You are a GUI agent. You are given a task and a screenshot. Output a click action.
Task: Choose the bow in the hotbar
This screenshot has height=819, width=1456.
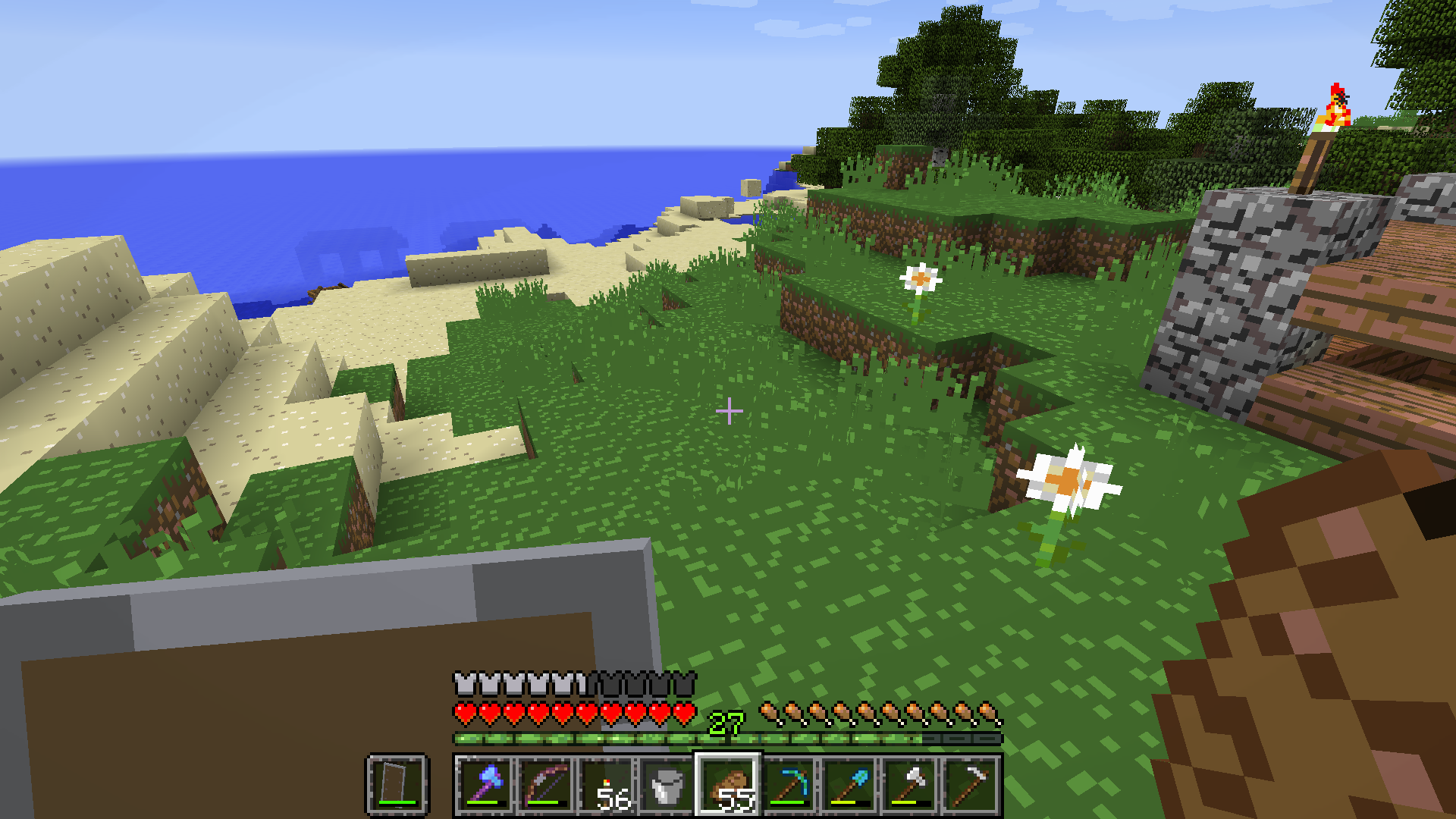(x=546, y=785)
